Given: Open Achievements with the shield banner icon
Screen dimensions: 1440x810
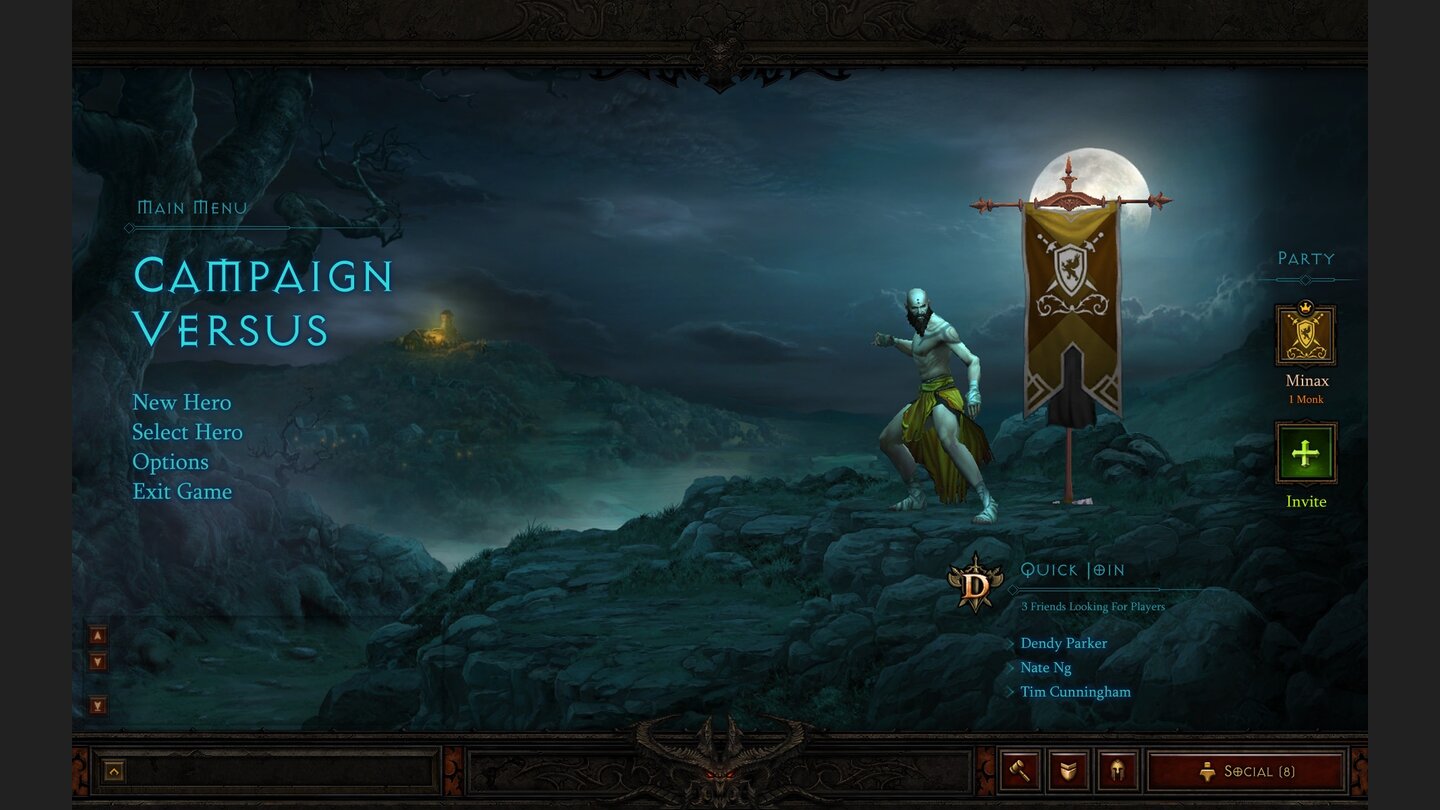Looking at the screenshot, I should pyautogui.click(x=1067, y=770).
